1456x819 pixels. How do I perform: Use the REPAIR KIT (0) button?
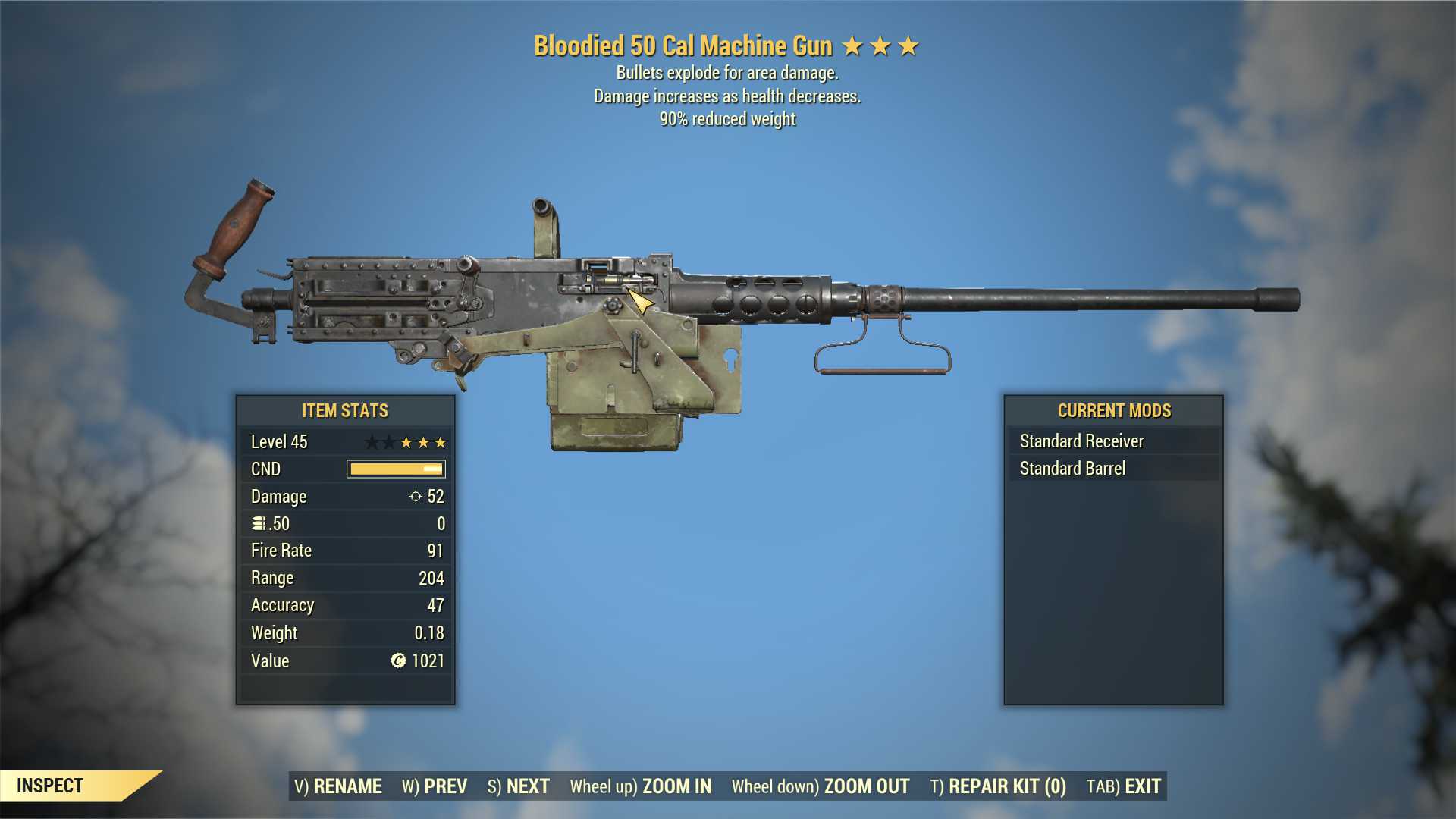[998, 786]
